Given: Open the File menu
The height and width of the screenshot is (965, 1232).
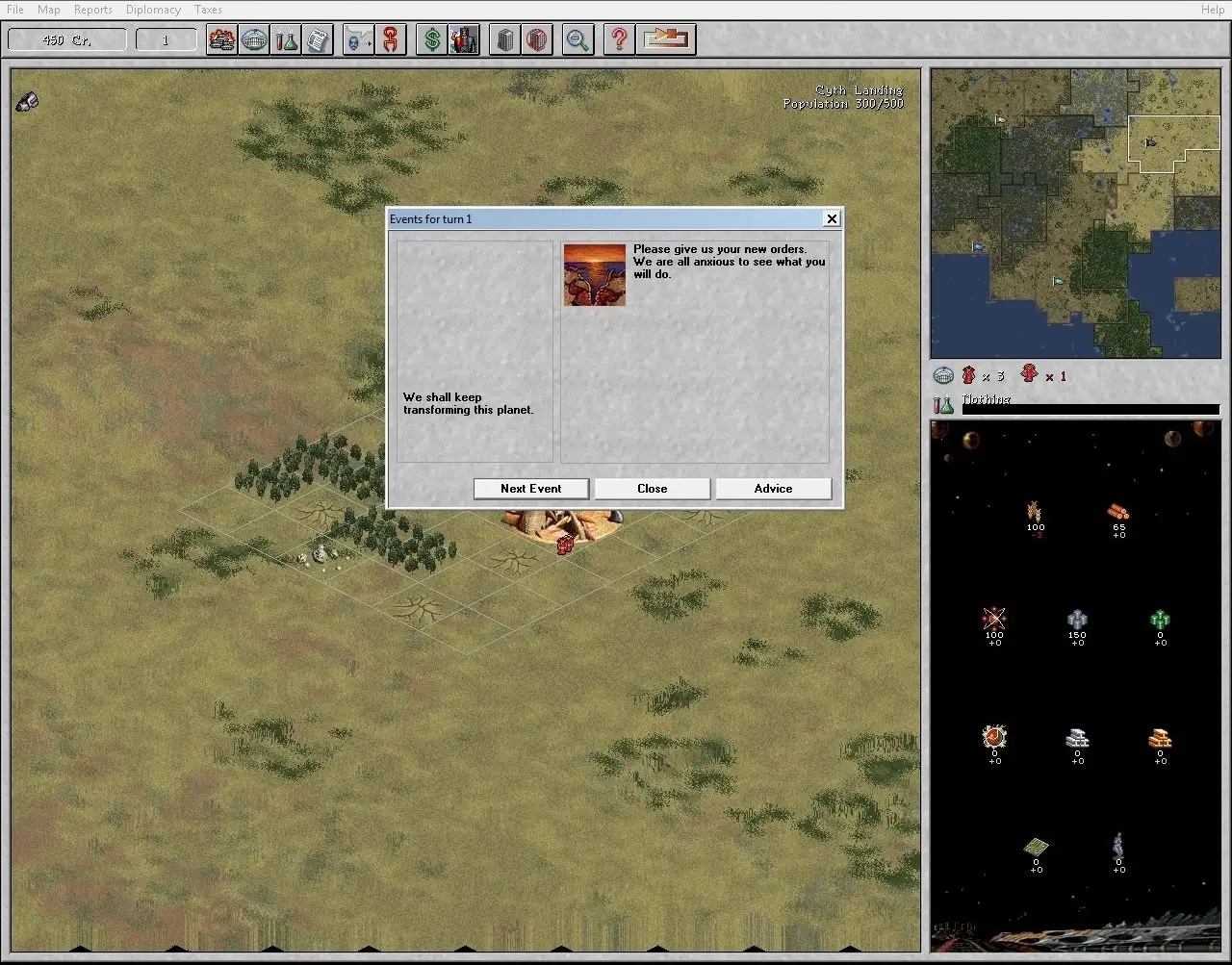Looking at the screenshot, I should 15,10.
